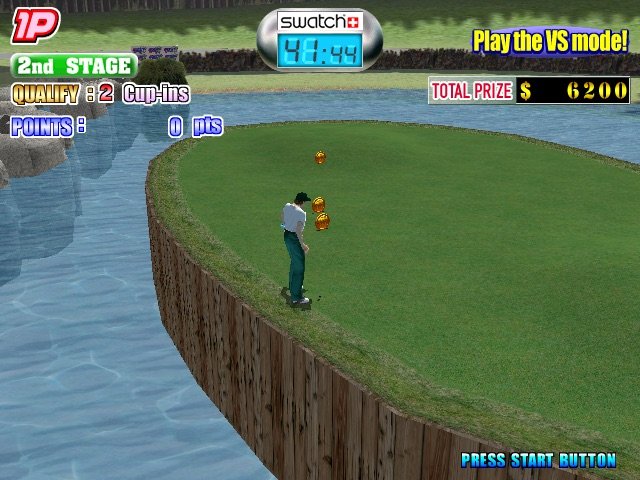Viewport: 640px width, 480px height.
Task: Select the 2nd STAGE indicator
Action: tap(74, 66)
